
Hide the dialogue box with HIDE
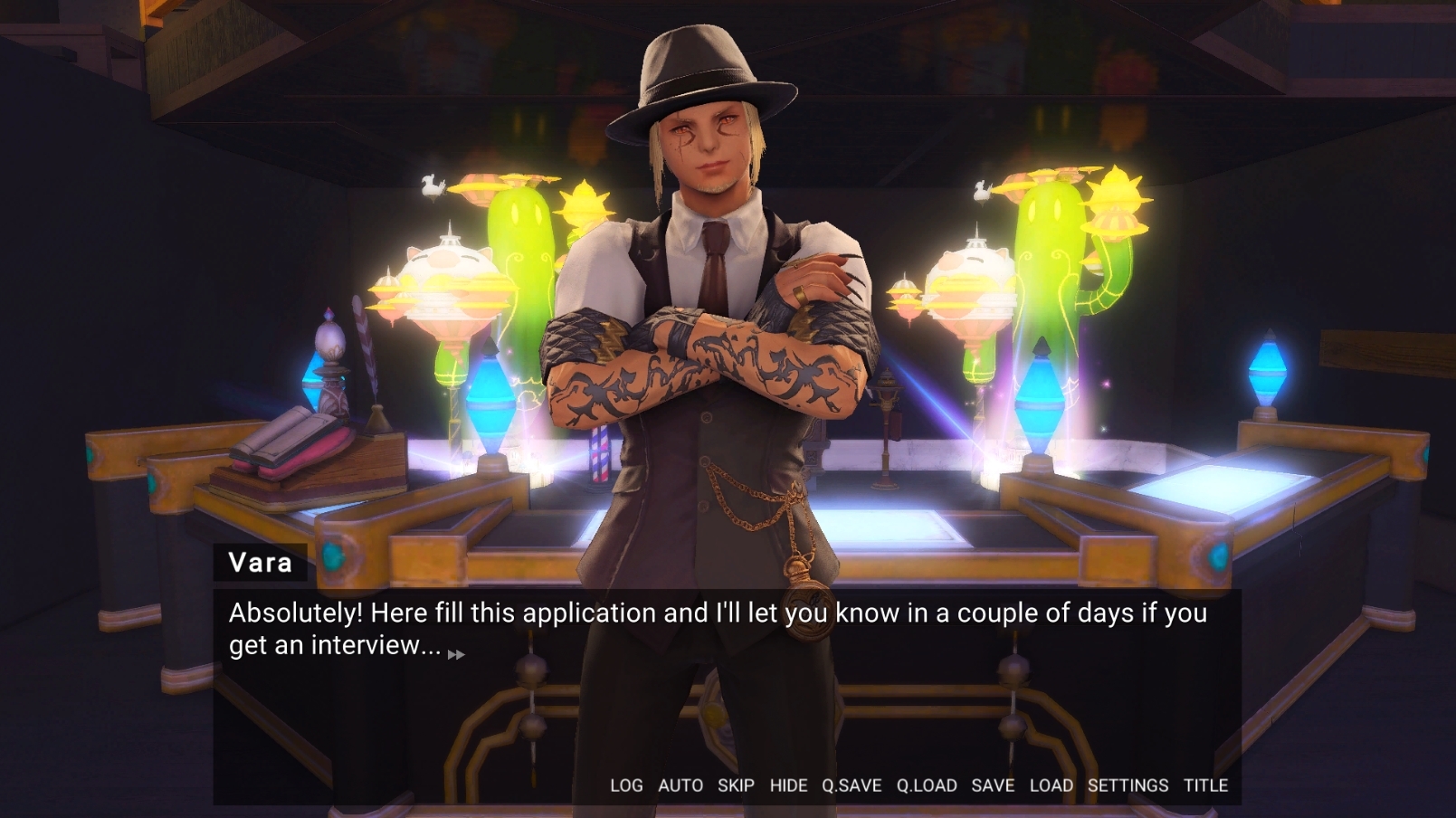[x=788, y=785]
